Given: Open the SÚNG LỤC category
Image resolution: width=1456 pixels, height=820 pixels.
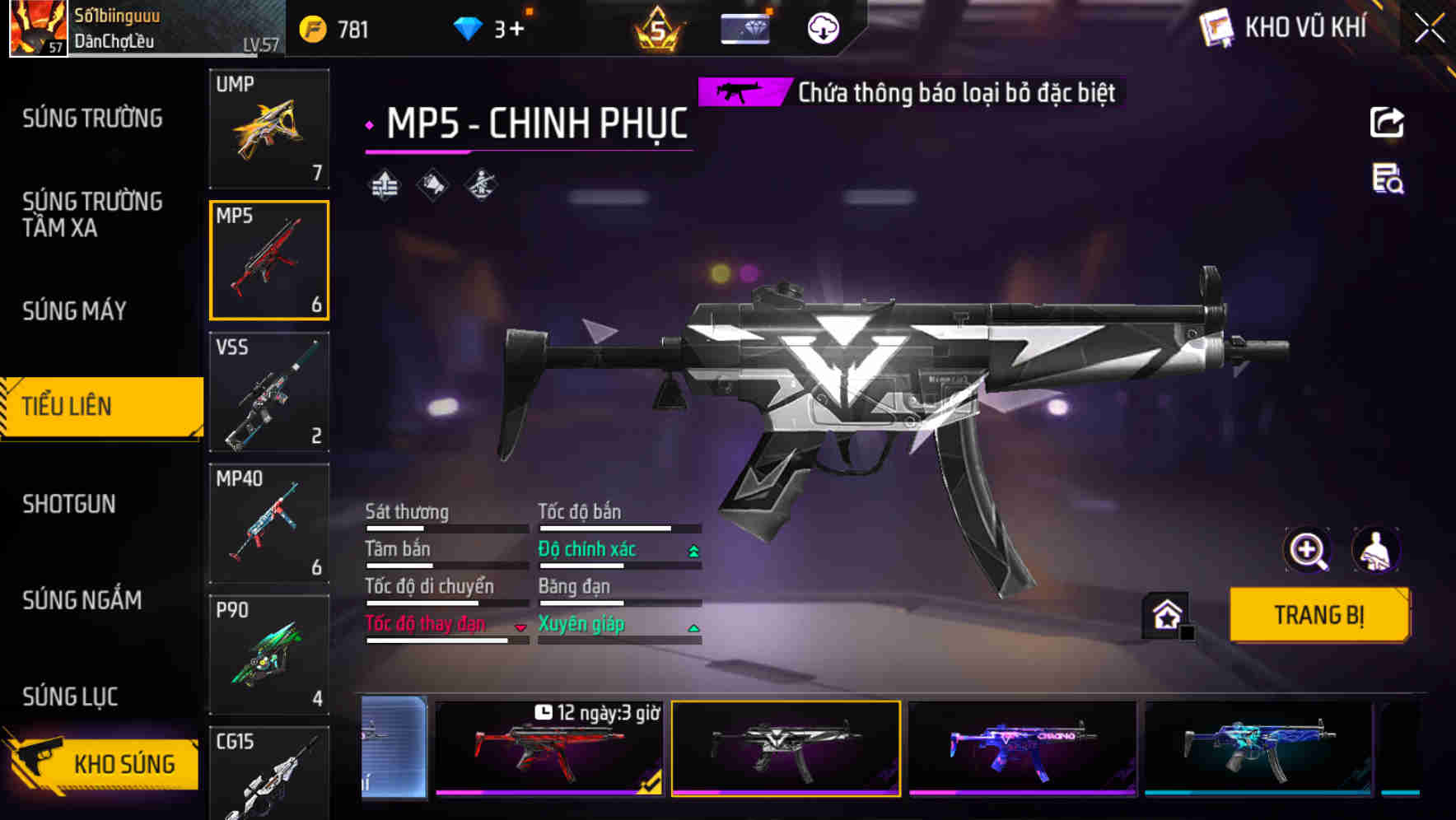Looking at the screenshot, I should click(70, 697).
